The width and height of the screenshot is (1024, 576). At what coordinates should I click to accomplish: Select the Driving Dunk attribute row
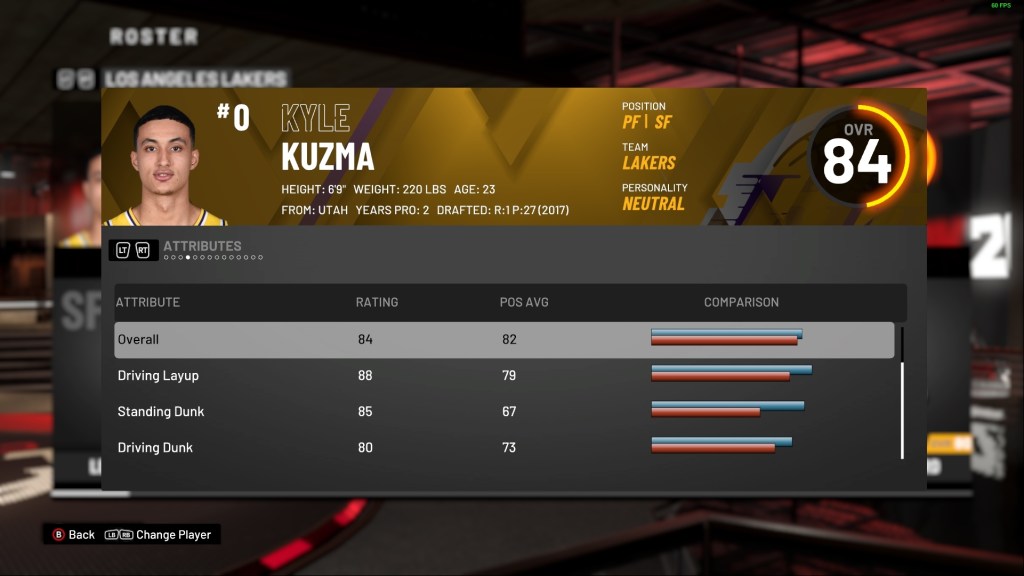pyautogui.click(x=503, y=448)
